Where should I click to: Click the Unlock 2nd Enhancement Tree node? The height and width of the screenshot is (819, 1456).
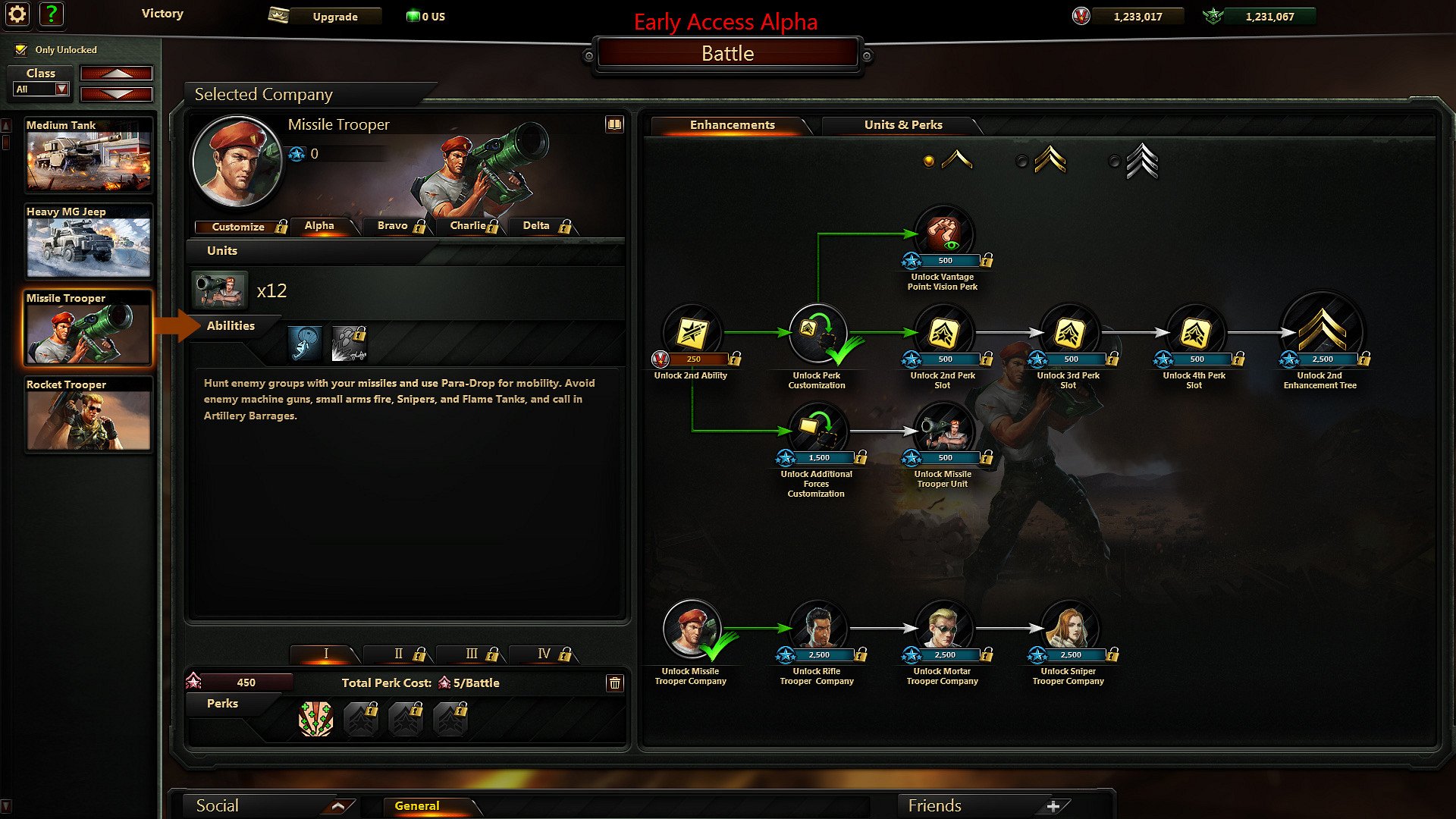pos(1321,331)
